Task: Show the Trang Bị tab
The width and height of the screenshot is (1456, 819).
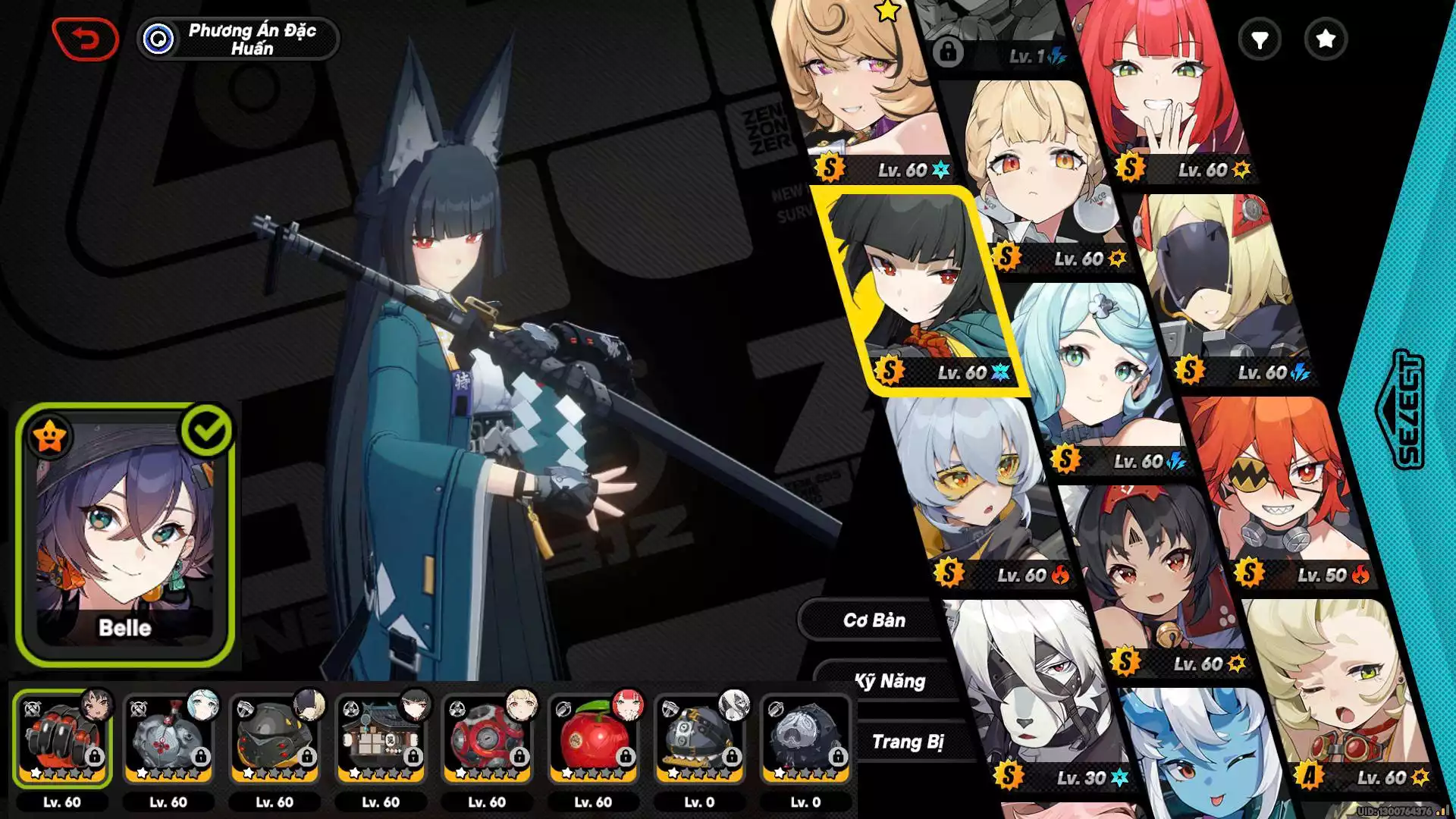Action: 907,742
